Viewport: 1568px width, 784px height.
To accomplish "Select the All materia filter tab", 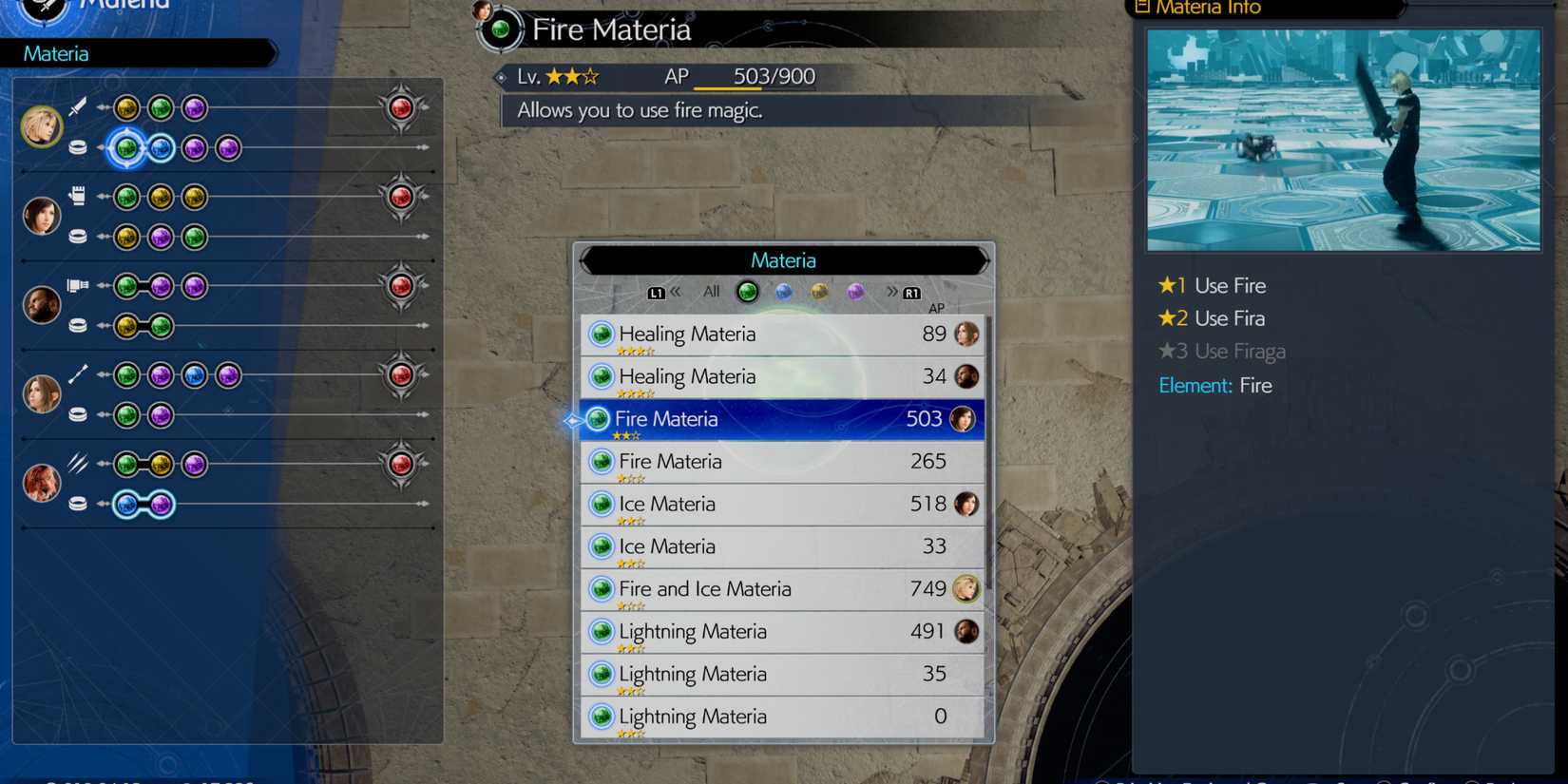I will 710,292.
